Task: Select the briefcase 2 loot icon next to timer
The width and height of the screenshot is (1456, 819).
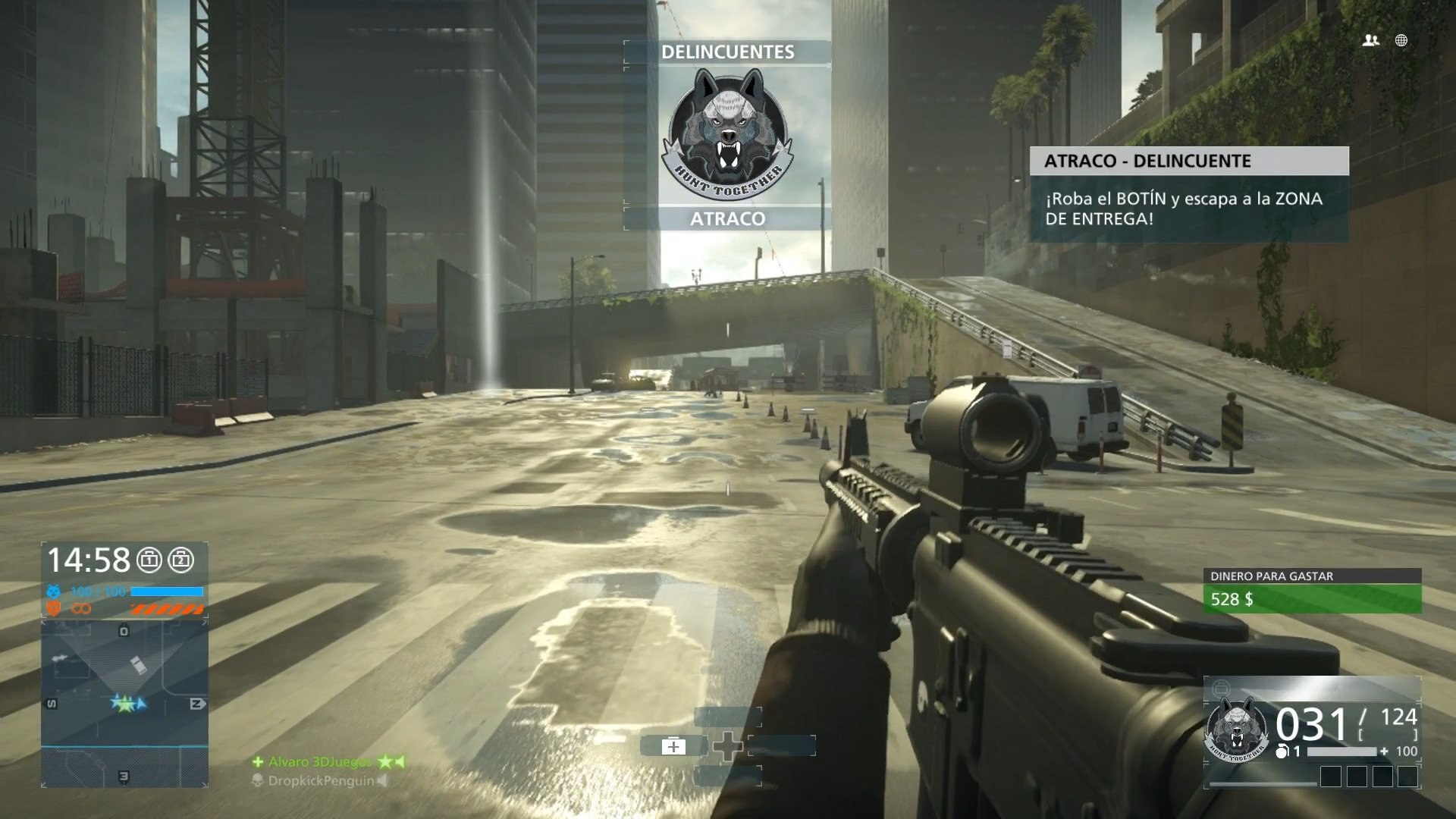Action: point(182,559)
